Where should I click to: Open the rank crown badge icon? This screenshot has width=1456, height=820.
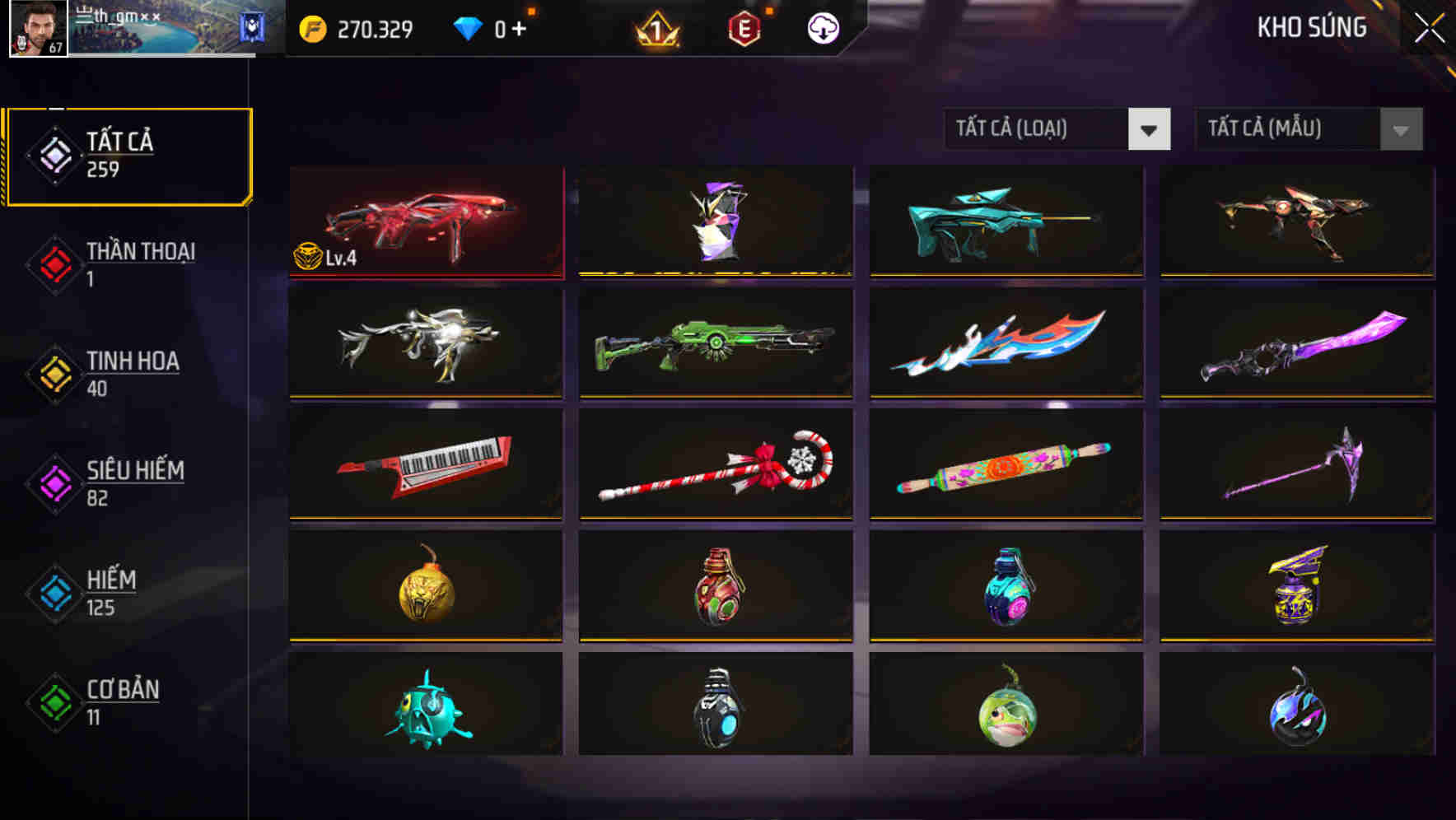[653, 27]
